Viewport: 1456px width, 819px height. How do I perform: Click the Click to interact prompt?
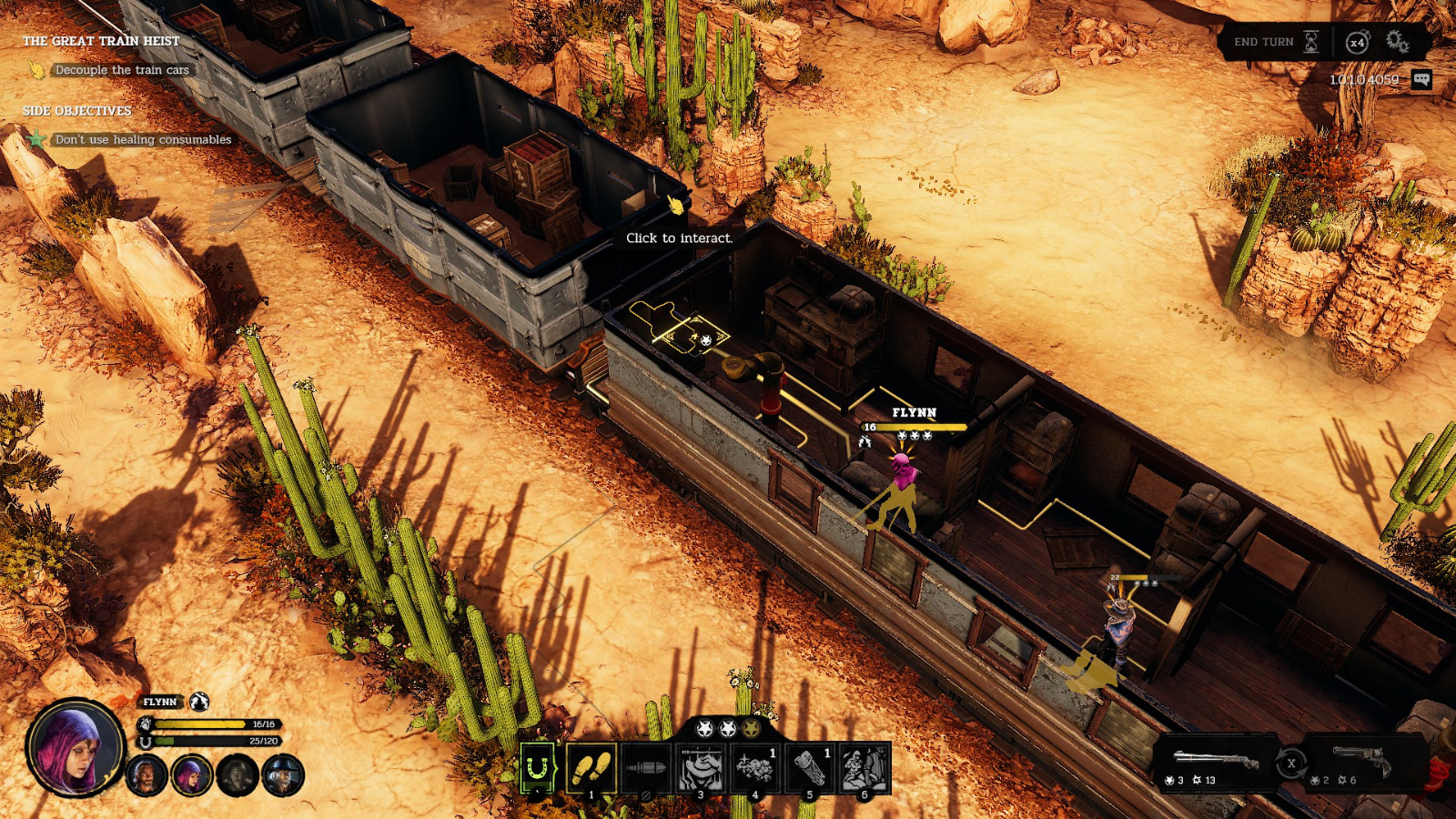coord(679,239)
